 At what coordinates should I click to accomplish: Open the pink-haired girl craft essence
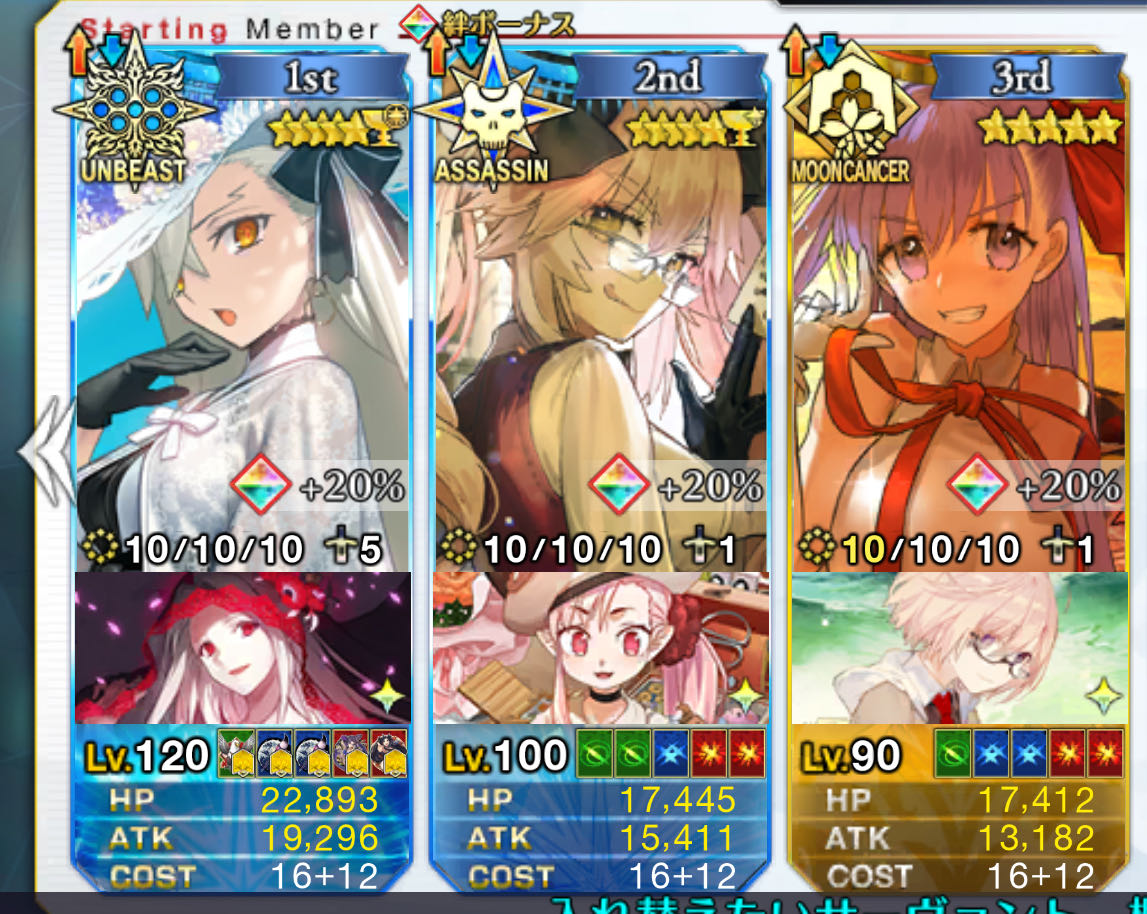coord(600,648)
